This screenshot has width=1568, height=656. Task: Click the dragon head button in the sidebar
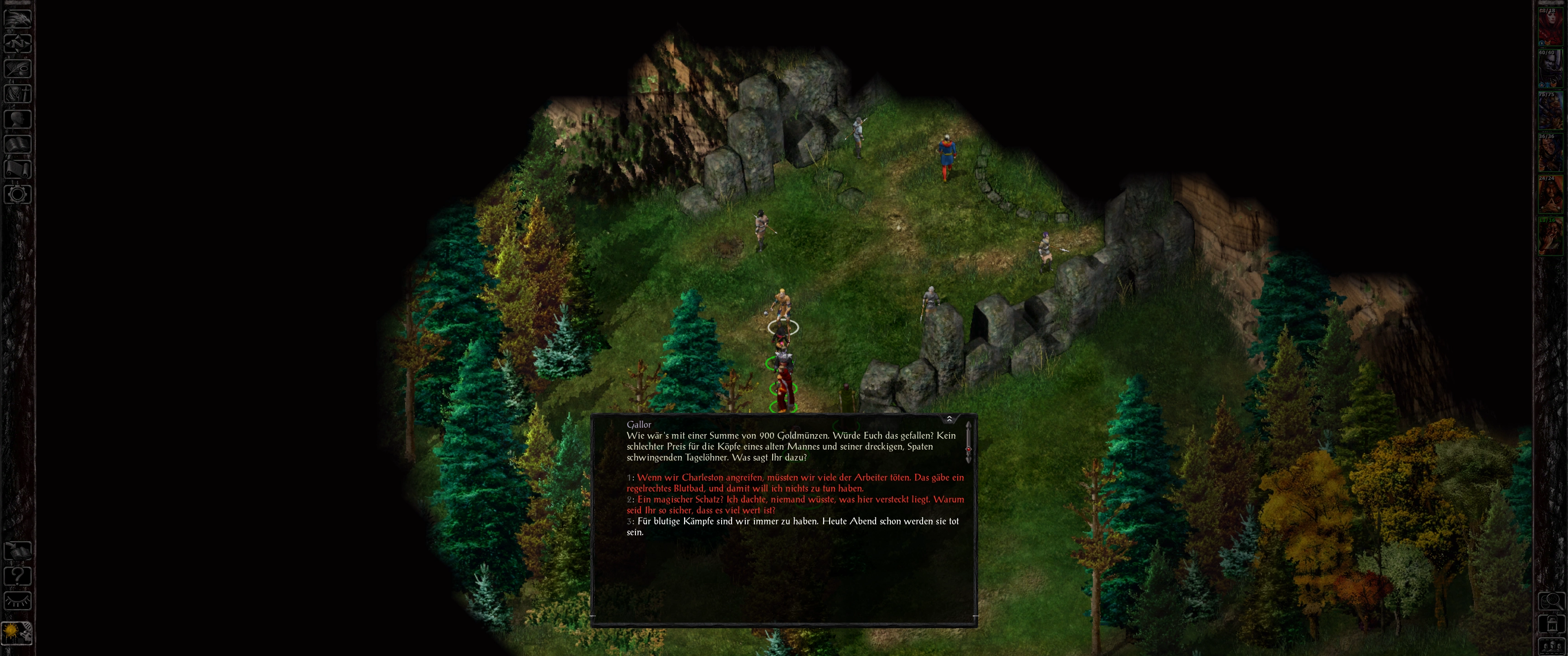(x=18, y=18)
